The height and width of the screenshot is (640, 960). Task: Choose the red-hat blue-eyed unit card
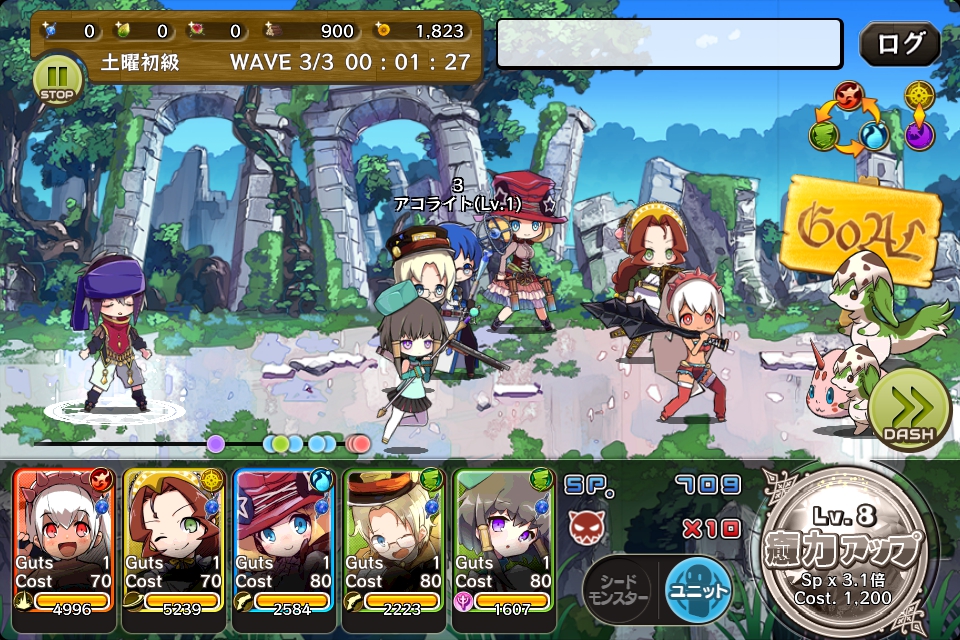click(285, 540)
